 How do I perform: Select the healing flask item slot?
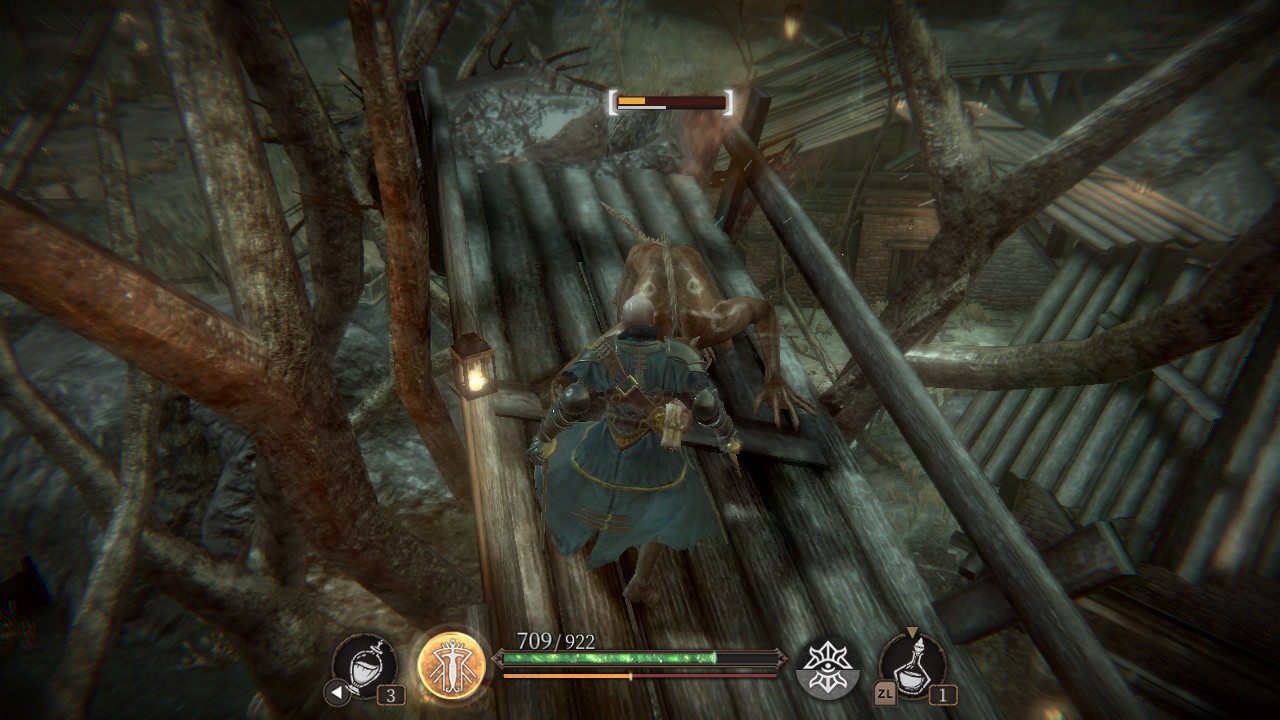point(364,666)
